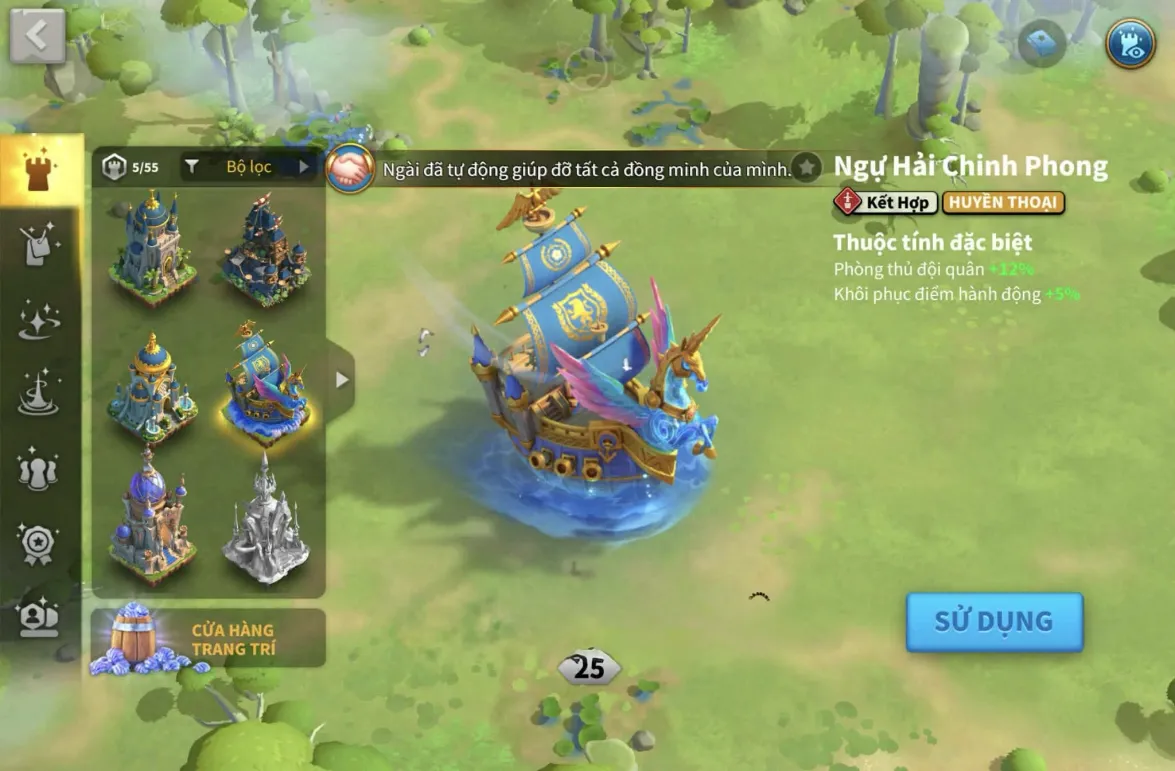The width and height of the screenshot is (1175, 771).
Task: Switch to the castle city theme tab
Action: point(40,171)
